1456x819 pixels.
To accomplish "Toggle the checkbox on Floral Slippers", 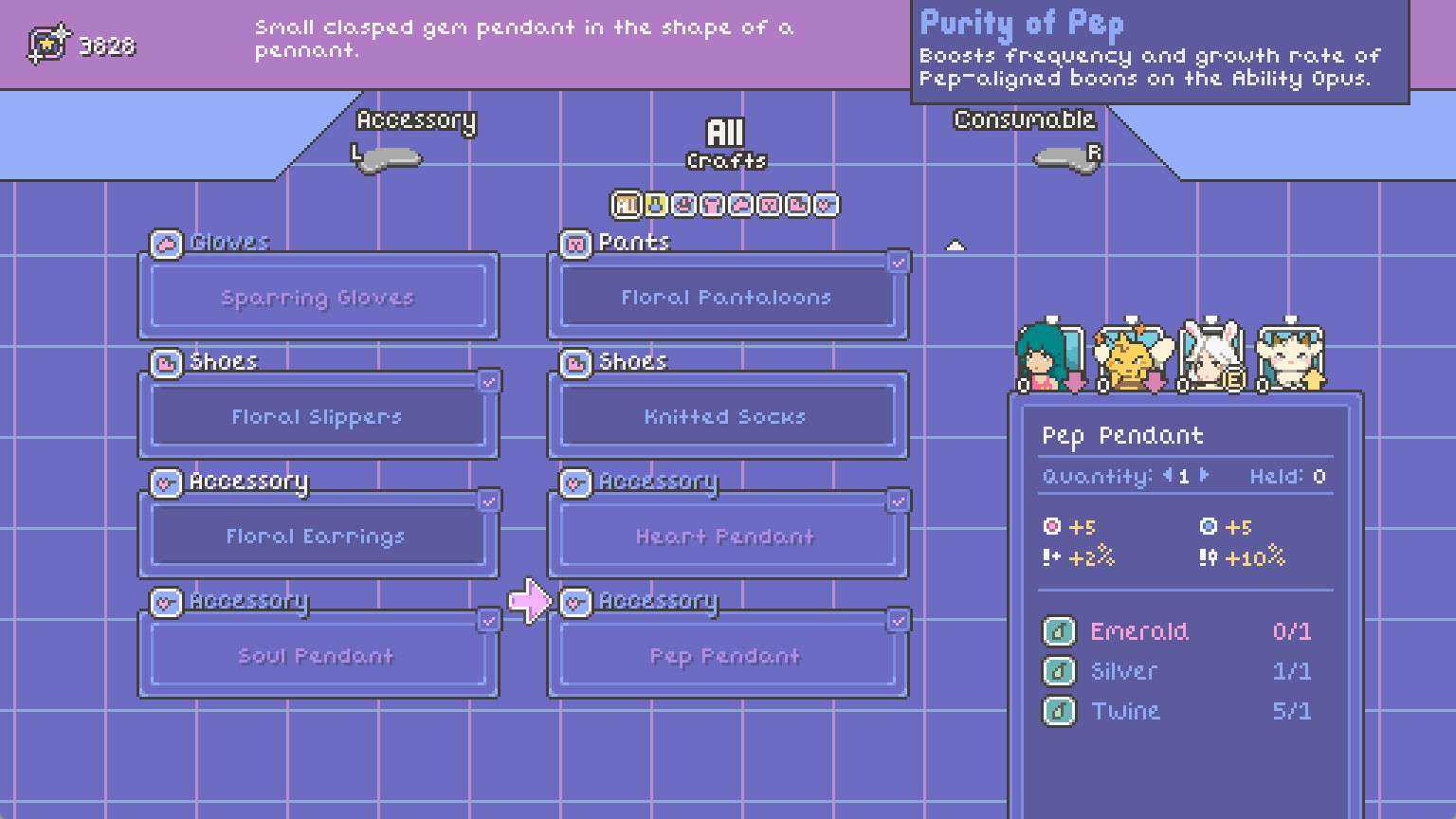I will pyautogui.click(x=489, y=381).
